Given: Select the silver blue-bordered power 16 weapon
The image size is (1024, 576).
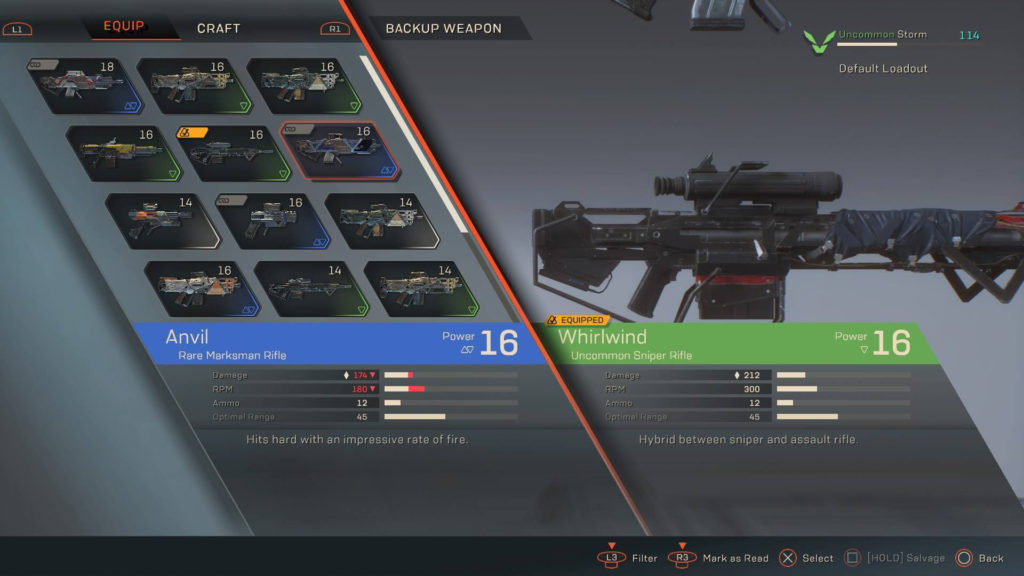Looking at the screenshot, I should (x=271, y=220).
